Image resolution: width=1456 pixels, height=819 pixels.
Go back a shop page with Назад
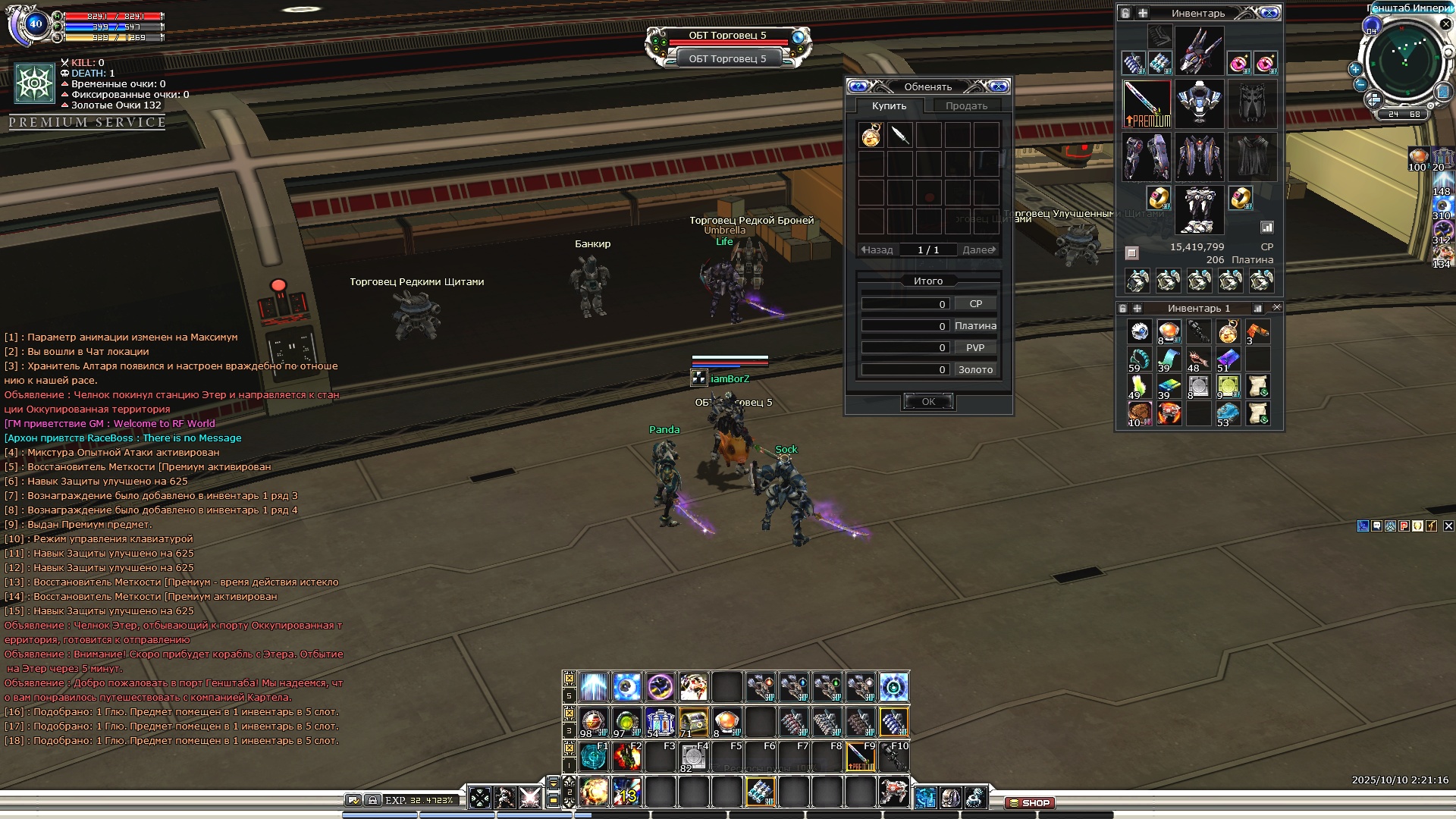(877, 249)
